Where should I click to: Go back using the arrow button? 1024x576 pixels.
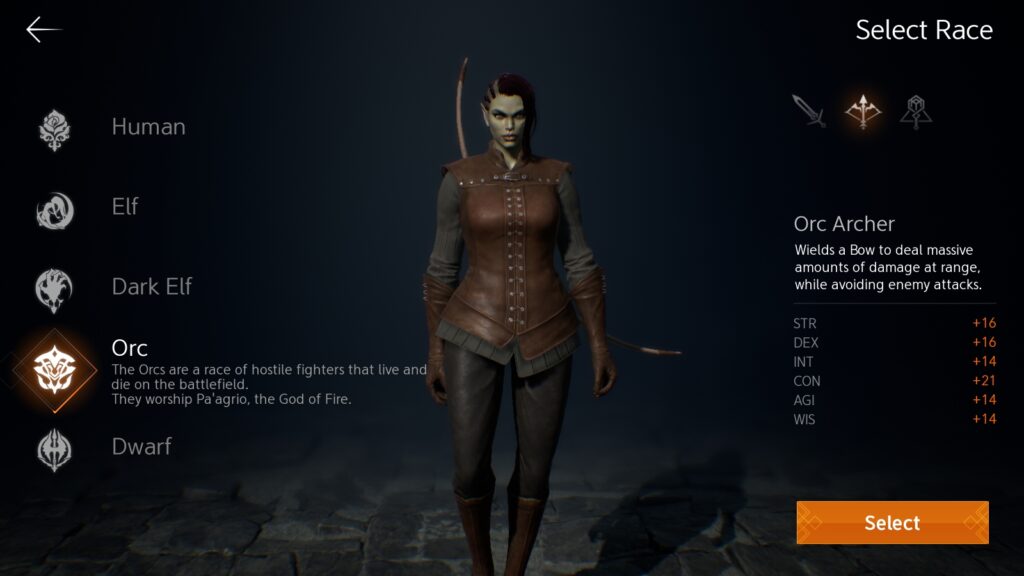[43, 30]
